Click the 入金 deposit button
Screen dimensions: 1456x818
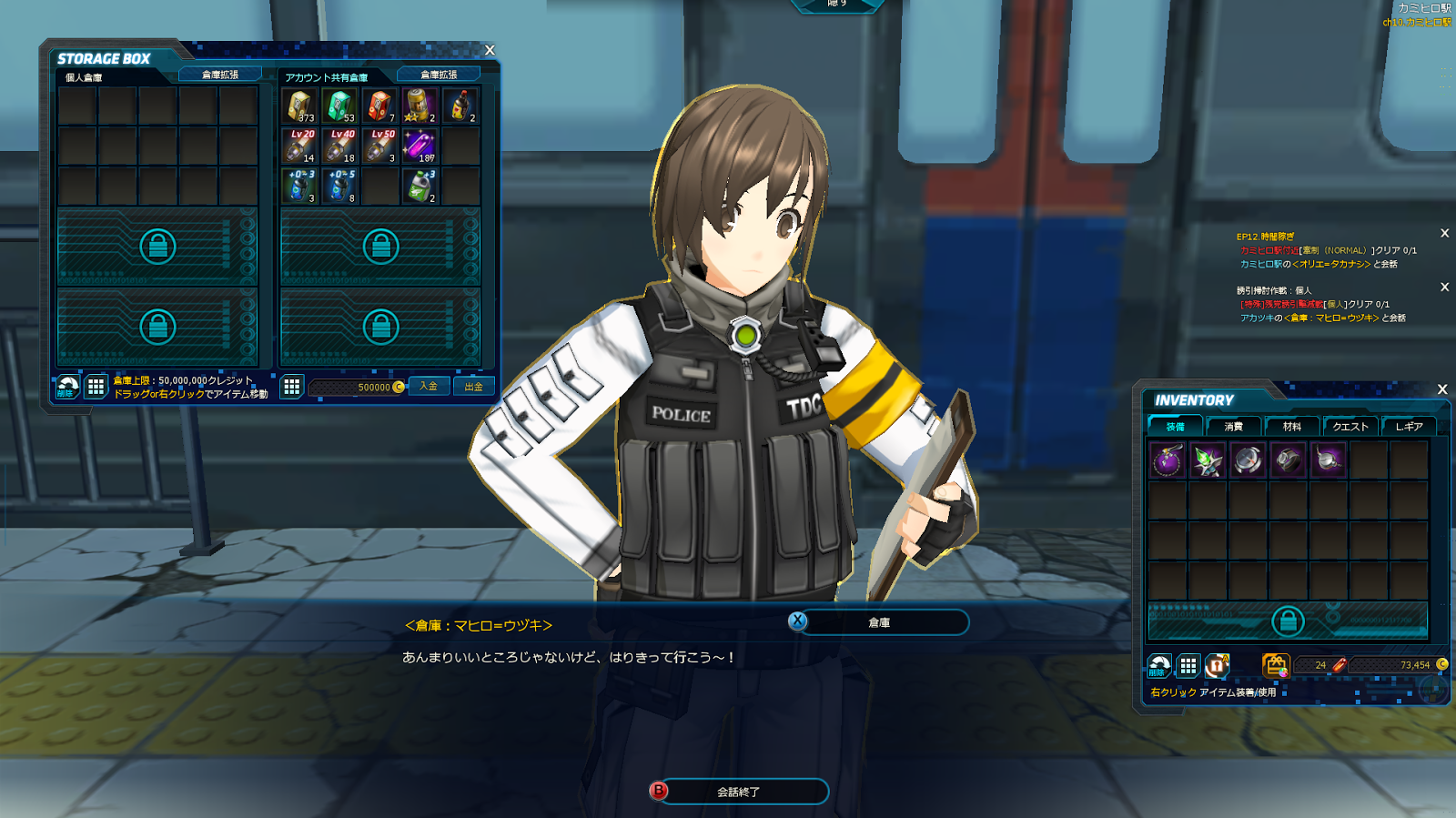click(x=429, y=387)
